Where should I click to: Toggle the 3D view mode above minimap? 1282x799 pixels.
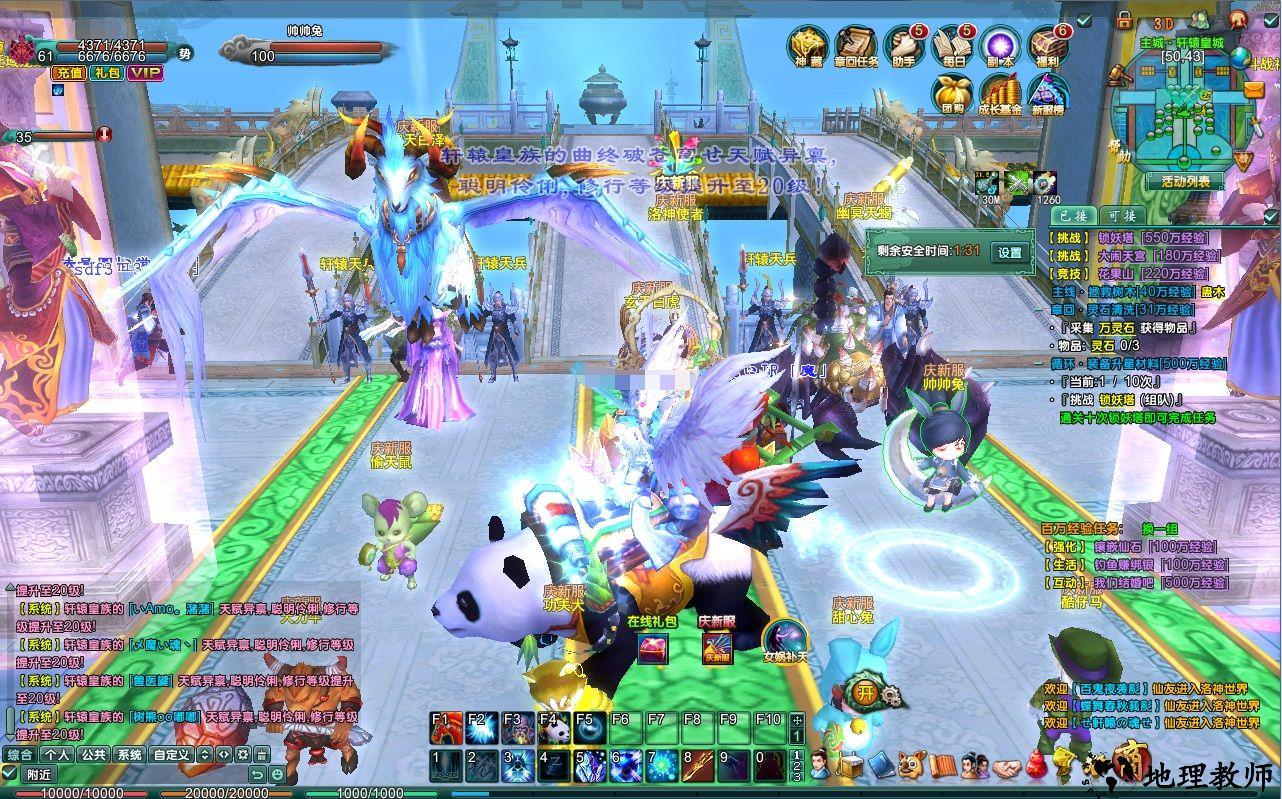1162,22
